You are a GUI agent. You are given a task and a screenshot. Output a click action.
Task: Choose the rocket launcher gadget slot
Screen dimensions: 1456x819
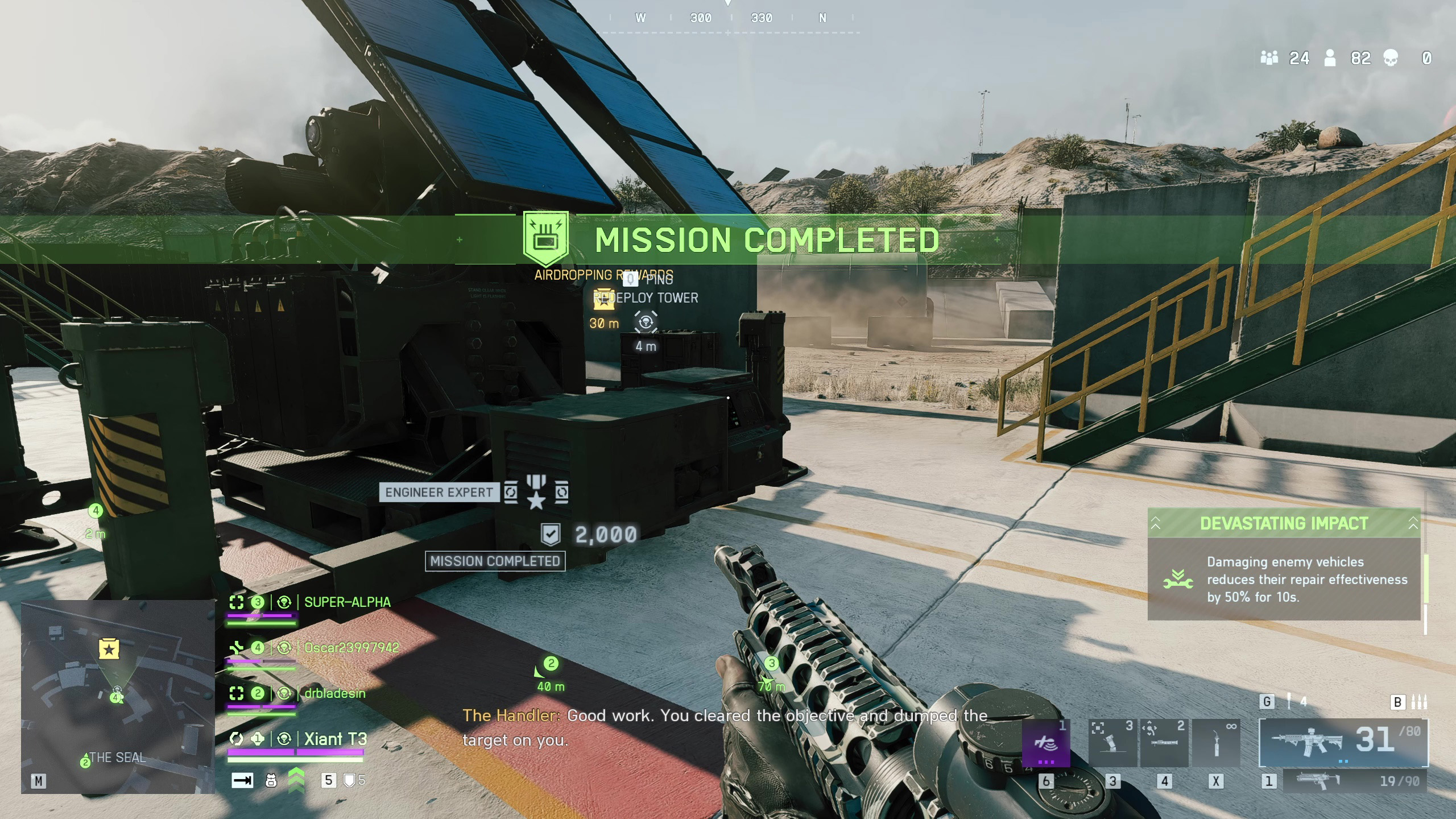coord(1164,743)
